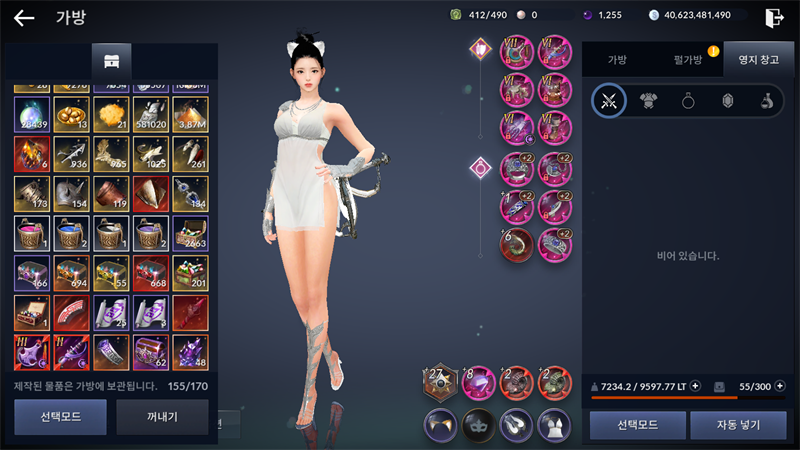Filter storage by the armor icon
This screenshot has height=450, width=800.
[648, 101]
